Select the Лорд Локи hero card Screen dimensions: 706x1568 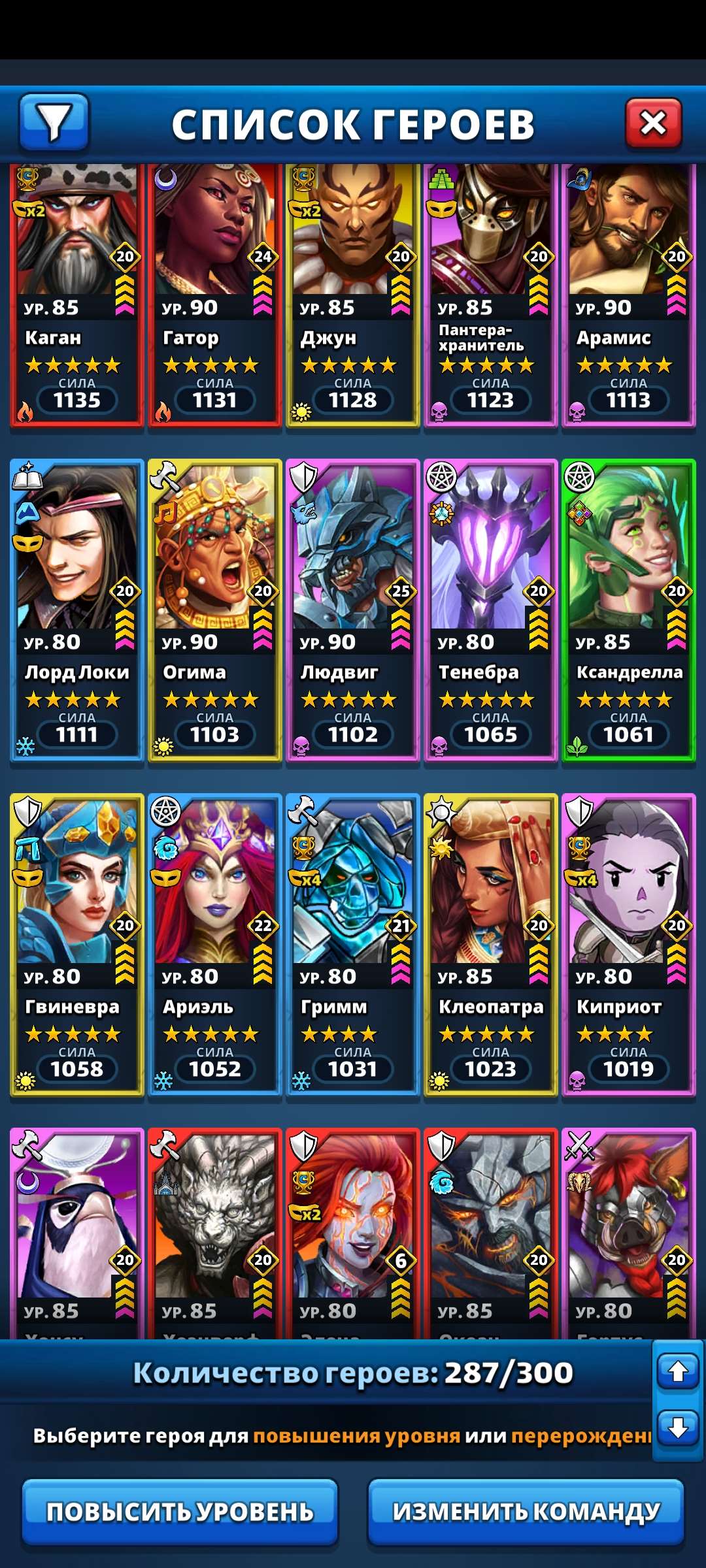tap(77, 611)
